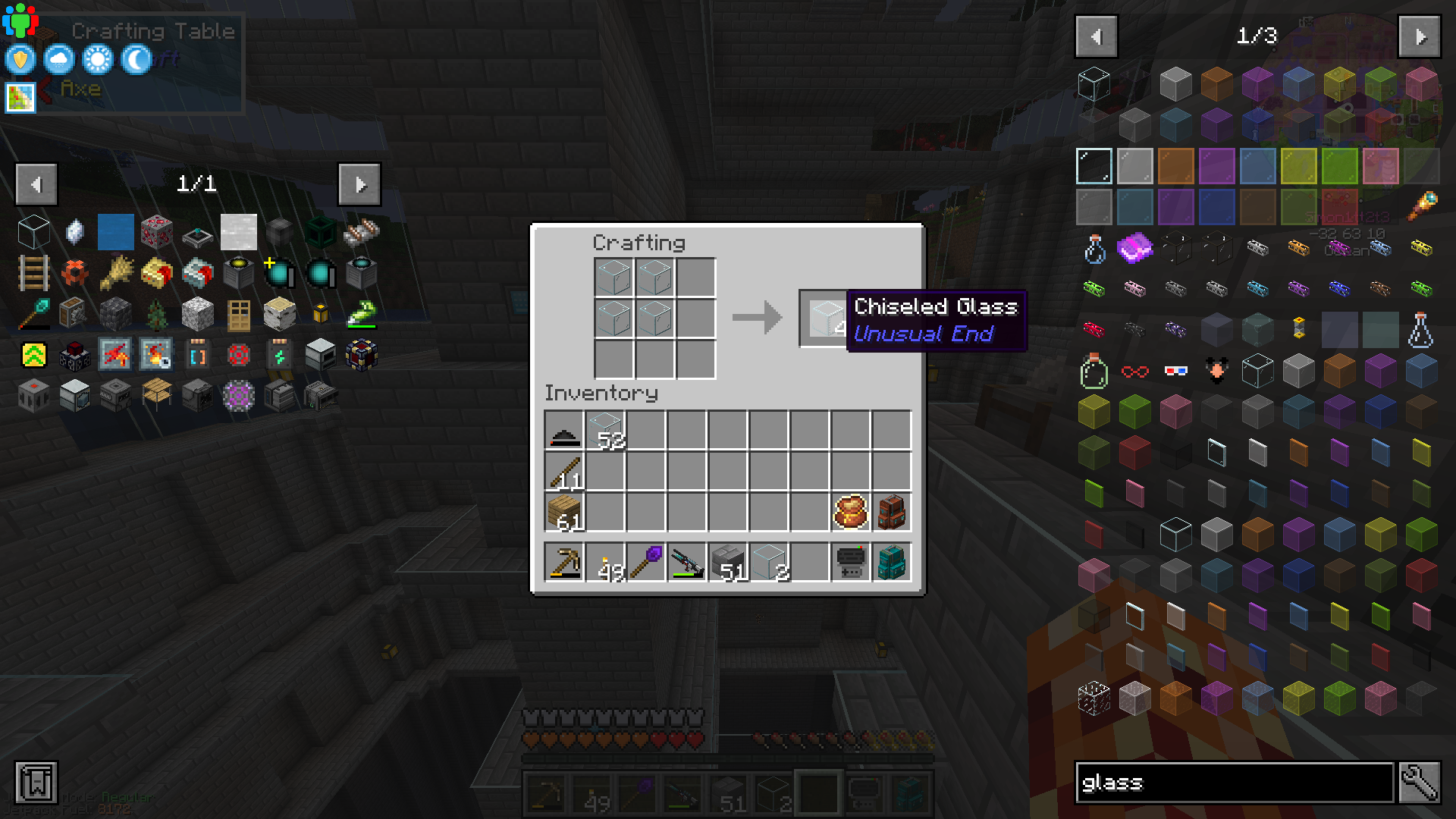Toggle peaceful mode with the shield button
The image size is (1456, 819).
(x=19, y=59)
